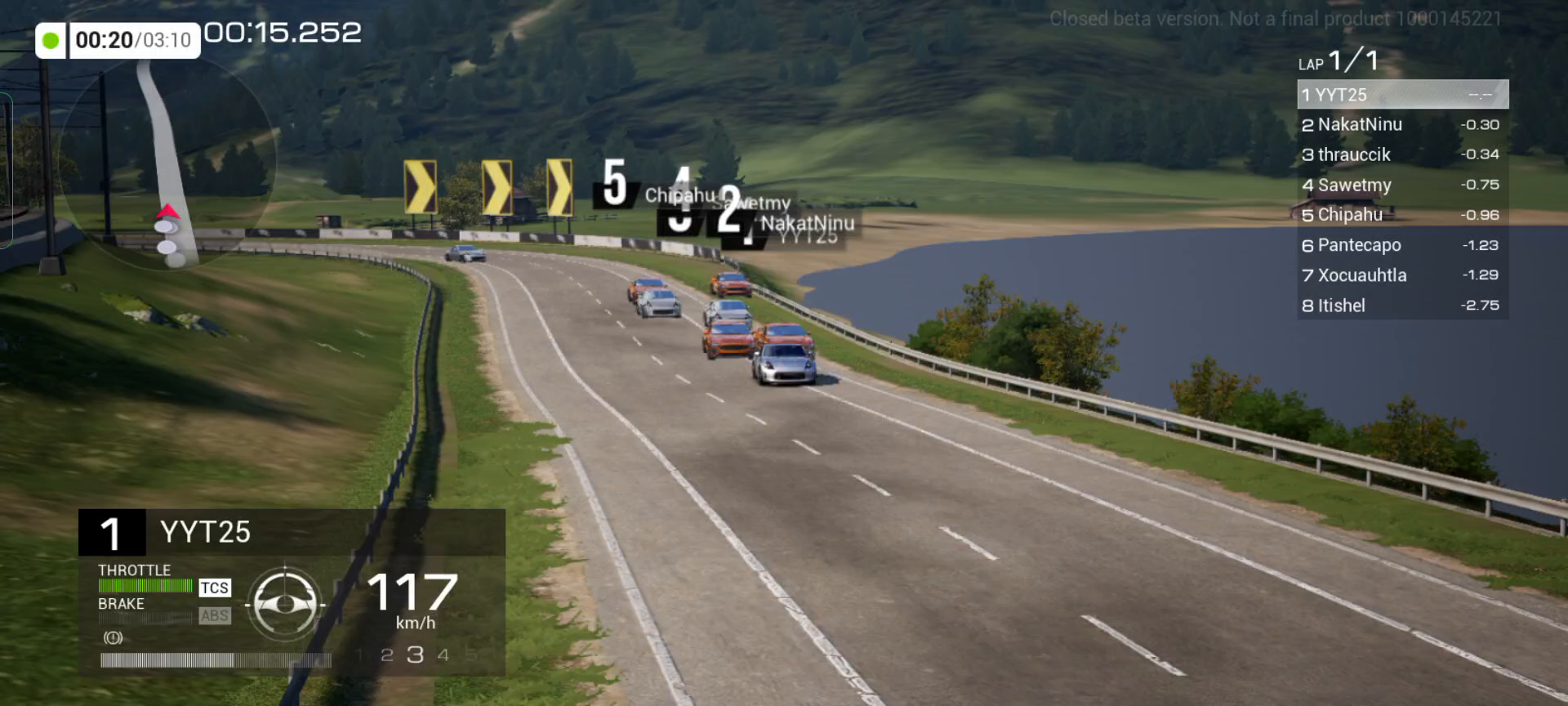Select Sawetmy in the leaderboard
The image size is (1568, 706).
[1401, 185]
